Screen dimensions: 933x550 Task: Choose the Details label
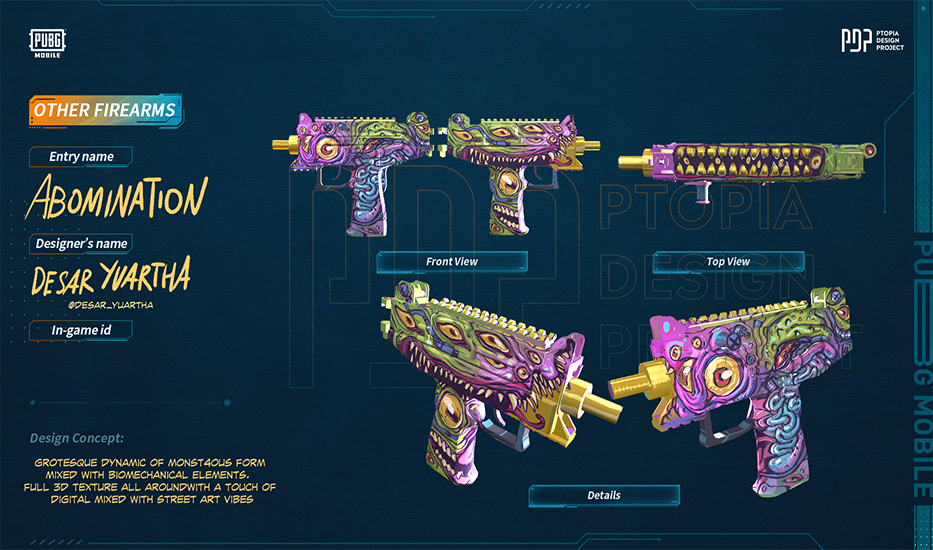click(x=604, y=495)
